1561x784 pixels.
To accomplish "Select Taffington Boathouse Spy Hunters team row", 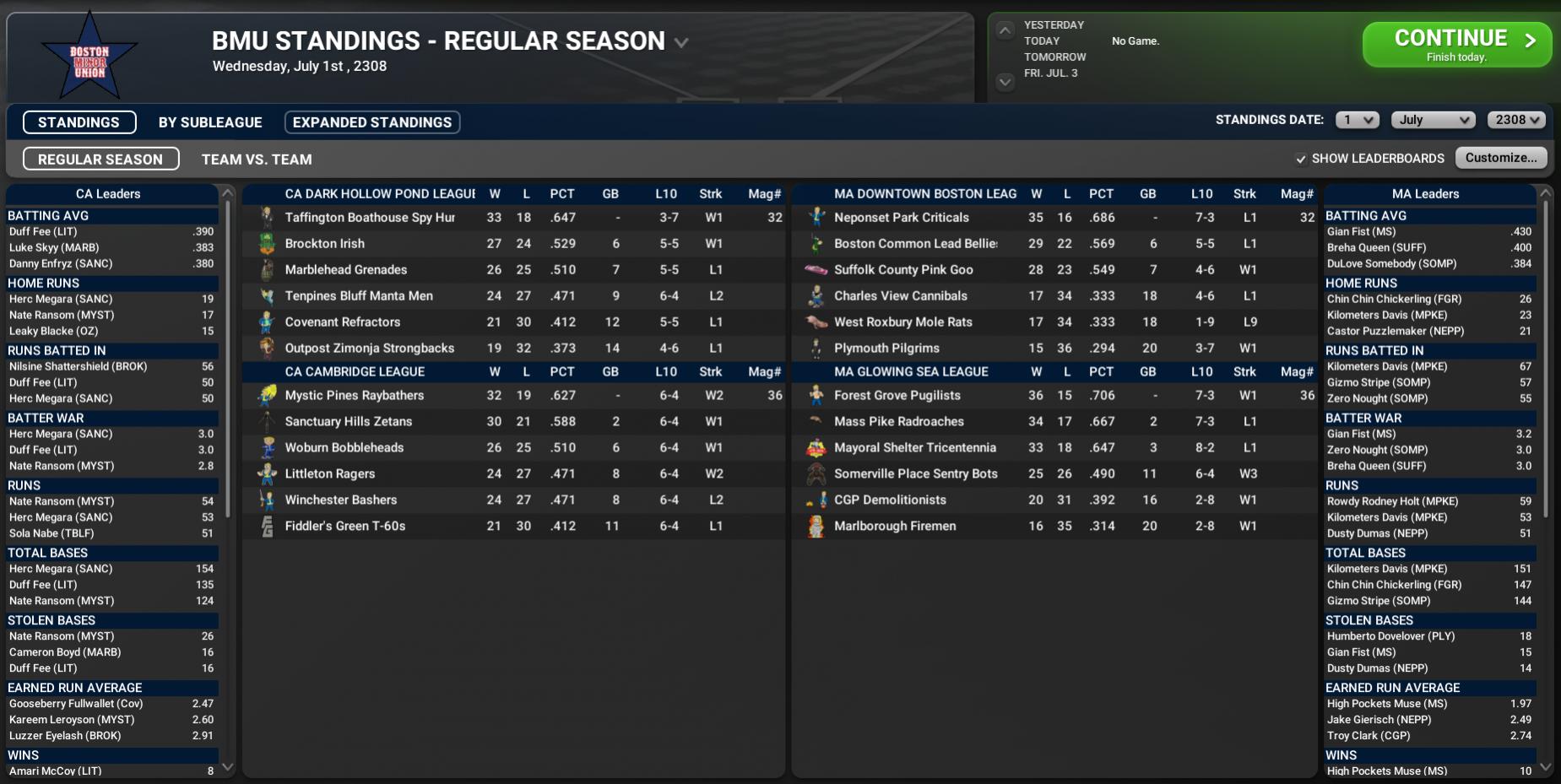I will point(370,218).
